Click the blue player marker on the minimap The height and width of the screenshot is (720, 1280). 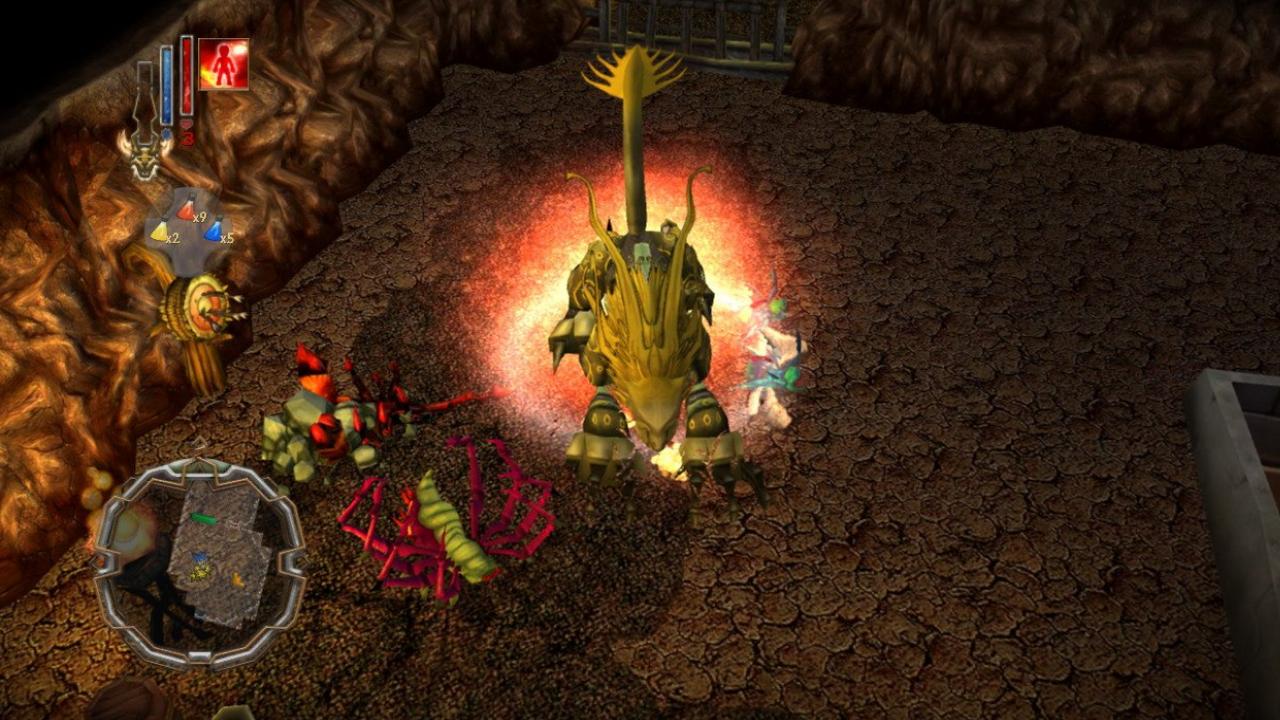coord(200,557)
